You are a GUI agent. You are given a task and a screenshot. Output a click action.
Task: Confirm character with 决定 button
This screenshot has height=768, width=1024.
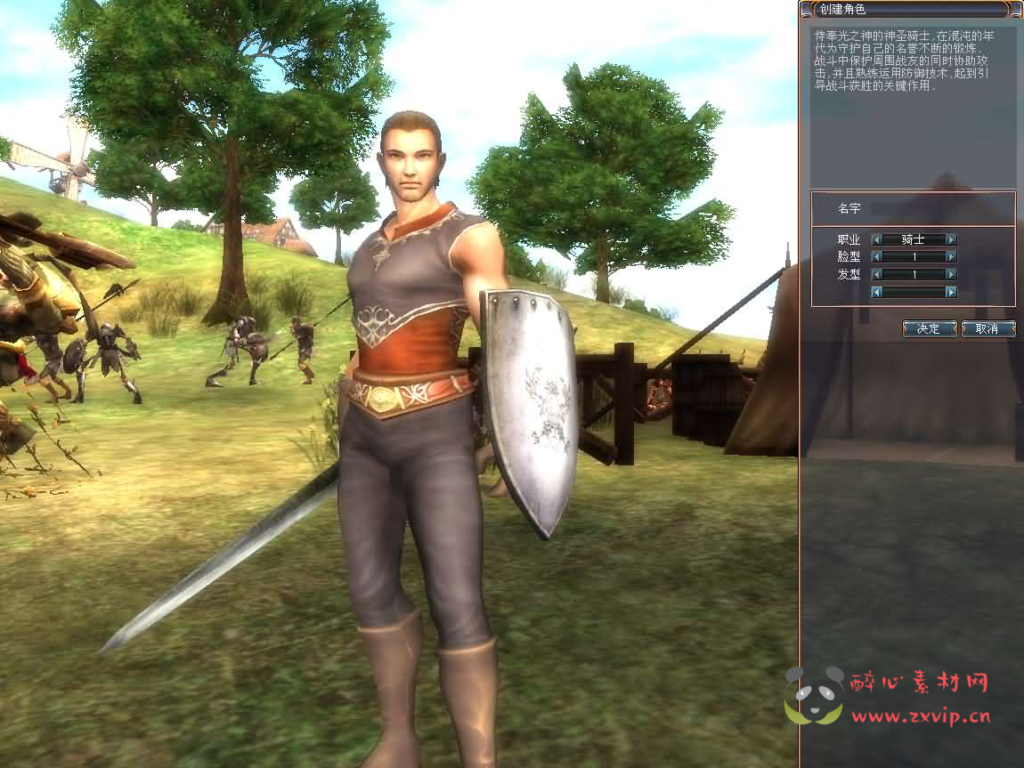pos(929,328)
